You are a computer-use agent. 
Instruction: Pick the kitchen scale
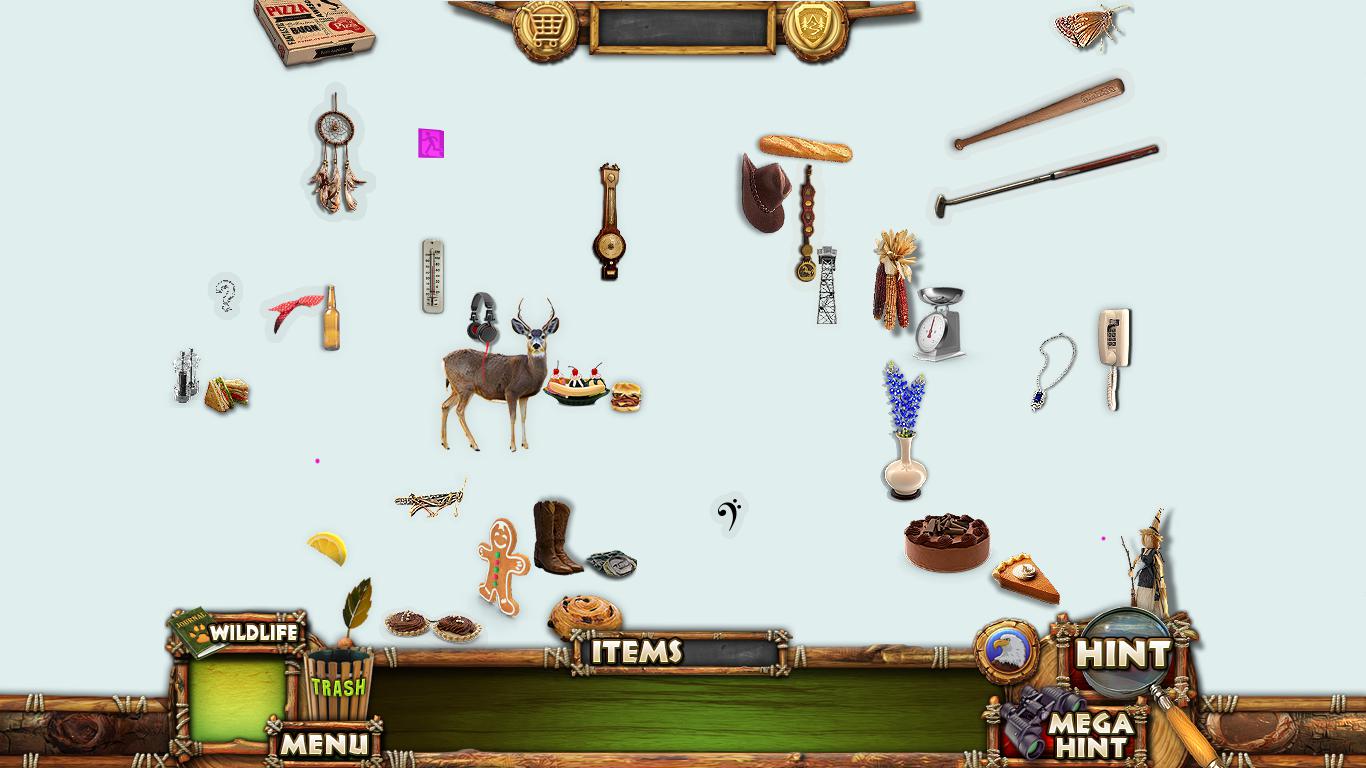pyautogui.click(x=939, y=323)
